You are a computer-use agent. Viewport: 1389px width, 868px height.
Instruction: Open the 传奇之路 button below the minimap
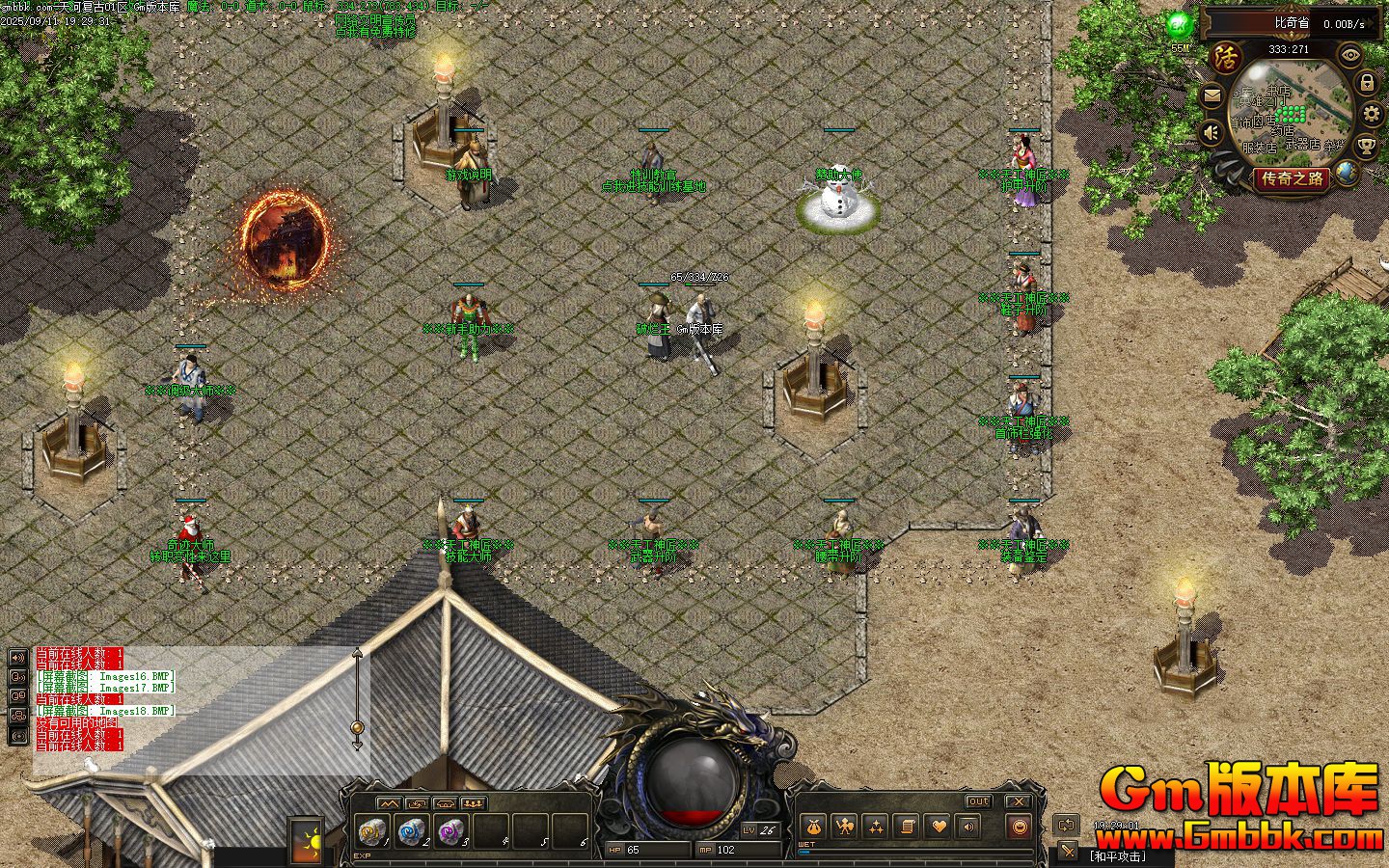click(x=1294, y=178)
